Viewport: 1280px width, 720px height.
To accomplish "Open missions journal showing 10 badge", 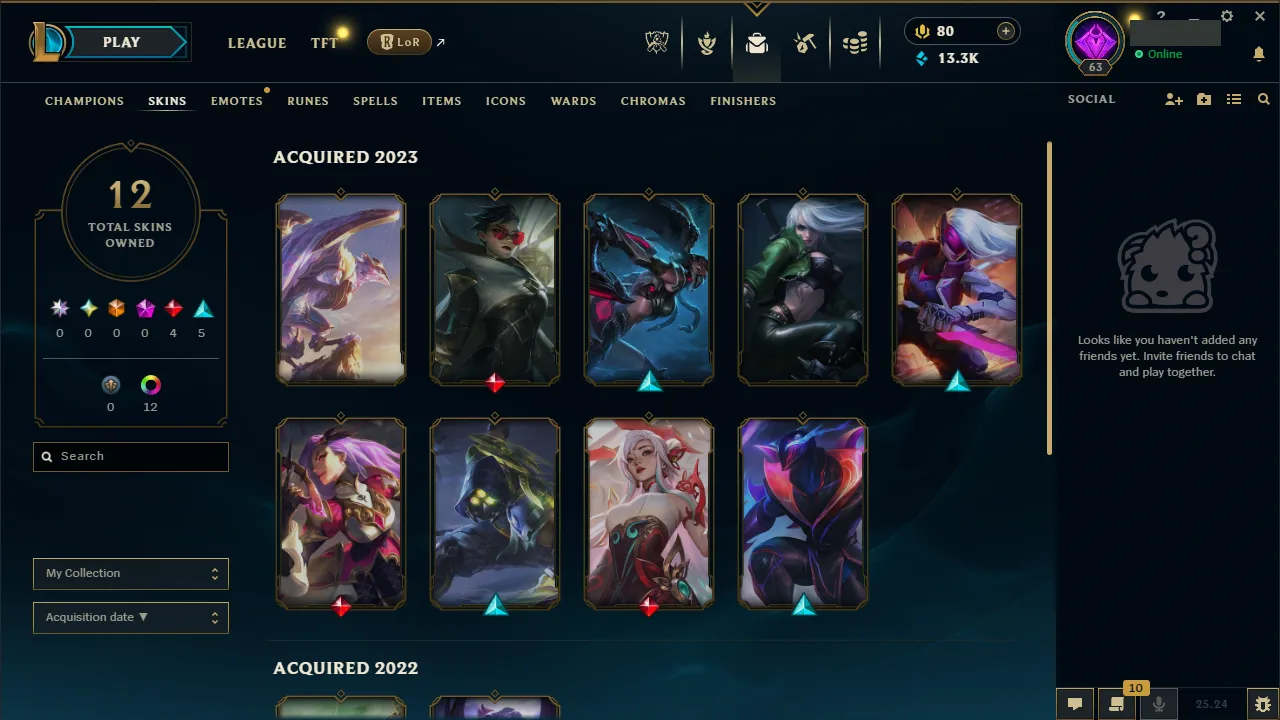I will pyautogui.click(x=1117, y=703).
